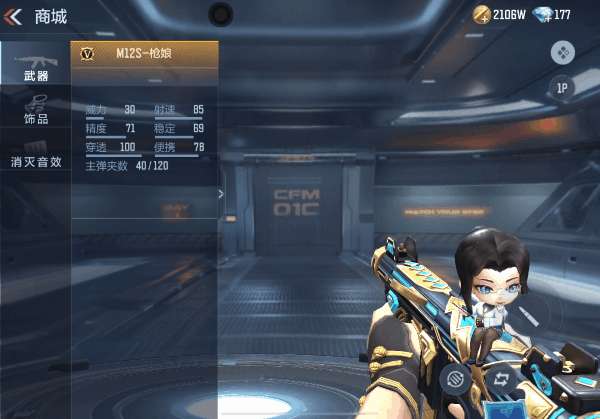Toggle the 1P view button
Image resolution: width=600 pixels, height=419 pixels.
(x=562, y=88)
